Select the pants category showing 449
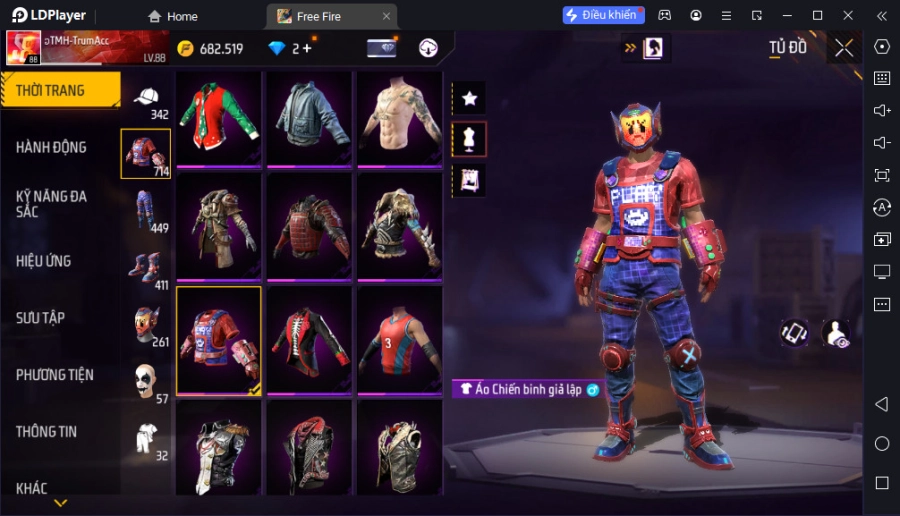Viewport: 900px width, 516px height. tap(146, 210)
